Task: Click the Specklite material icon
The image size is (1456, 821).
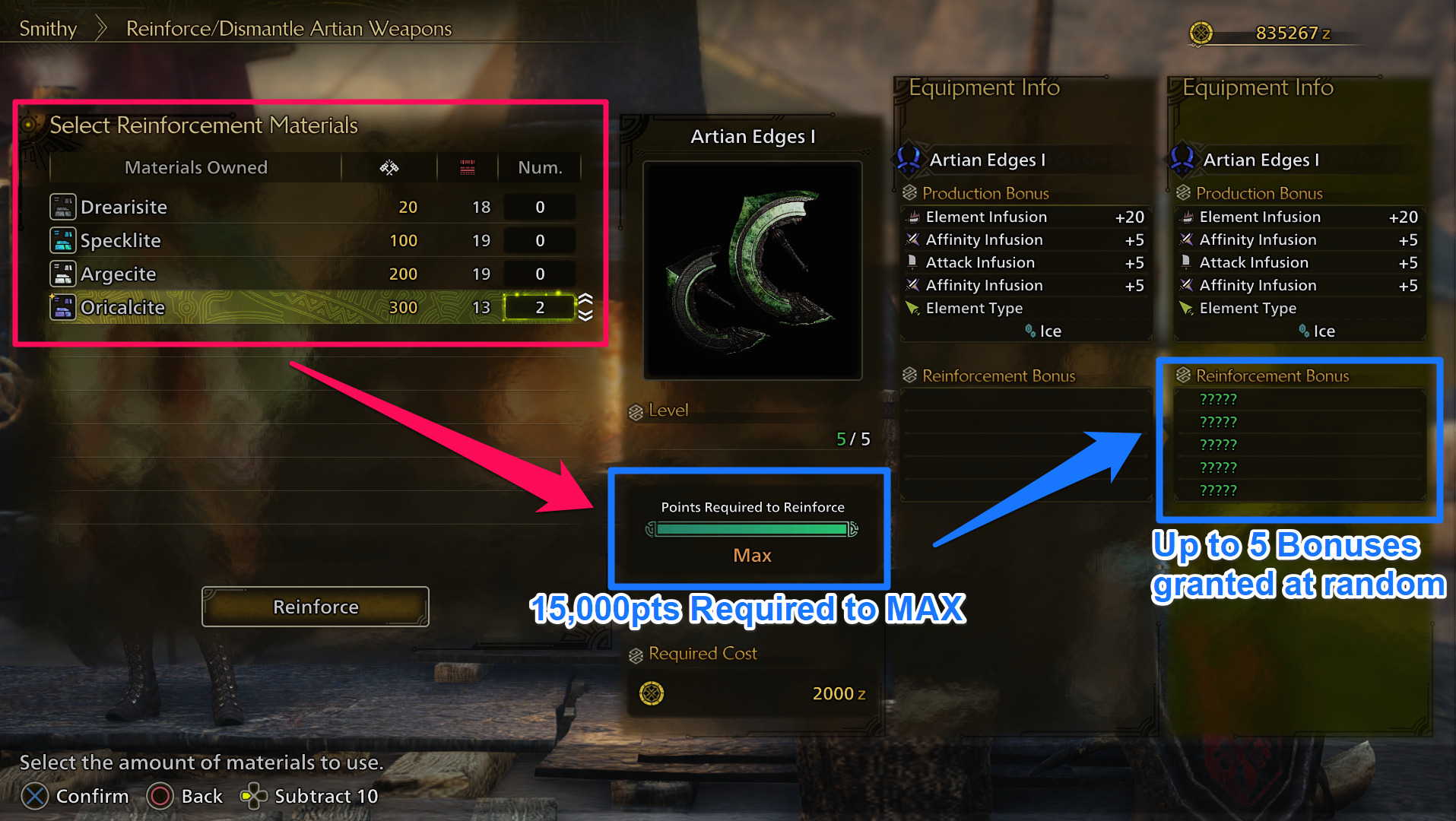Action: click(x=63, y=240)
